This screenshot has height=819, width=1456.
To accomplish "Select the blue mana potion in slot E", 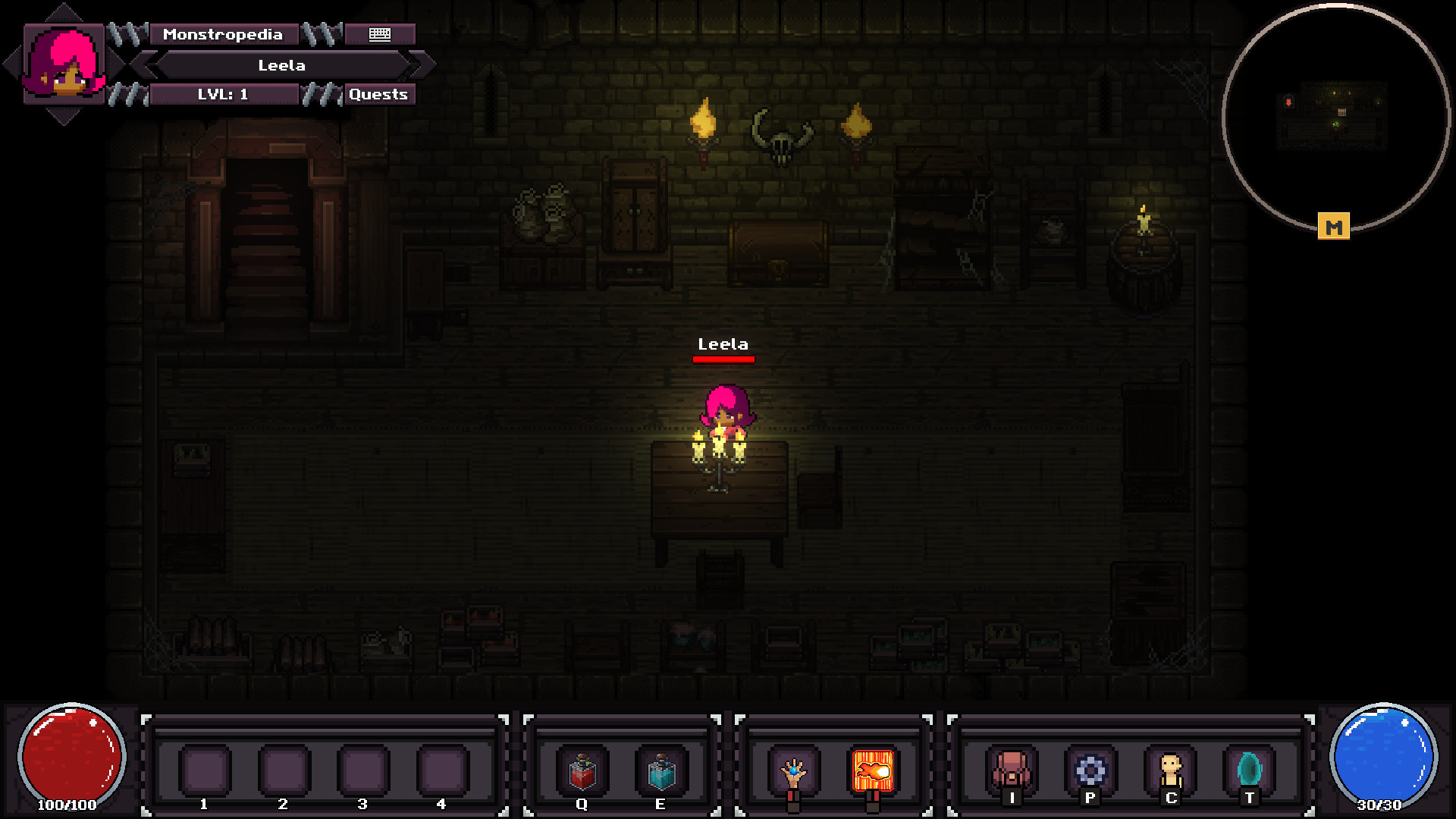I will coord(661,770).
